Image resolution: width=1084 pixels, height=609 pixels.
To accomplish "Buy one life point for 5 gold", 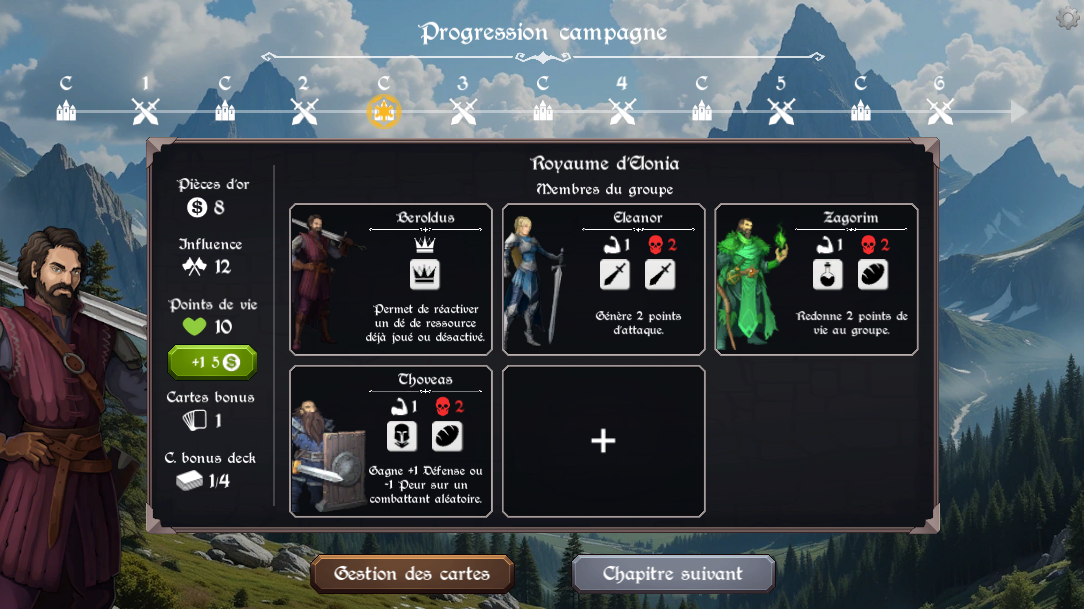I will [x=212, y=361].
